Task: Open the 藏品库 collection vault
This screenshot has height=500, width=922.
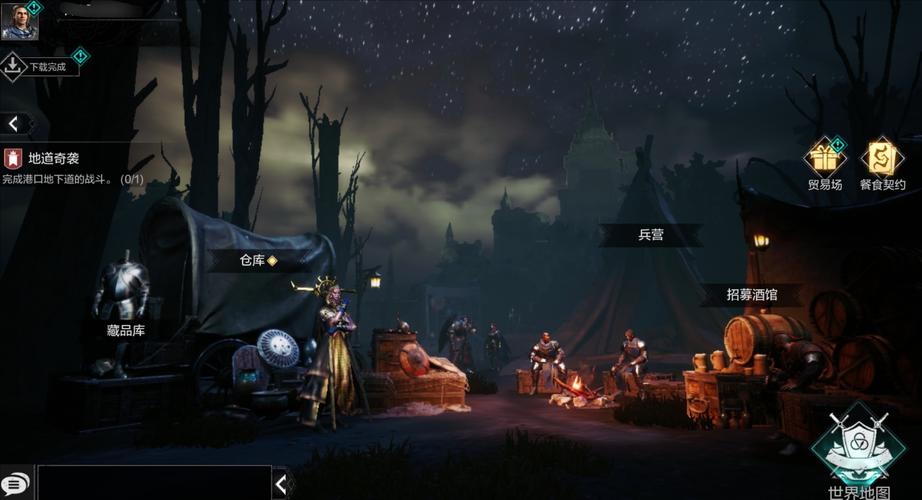Action: (125, 329)
